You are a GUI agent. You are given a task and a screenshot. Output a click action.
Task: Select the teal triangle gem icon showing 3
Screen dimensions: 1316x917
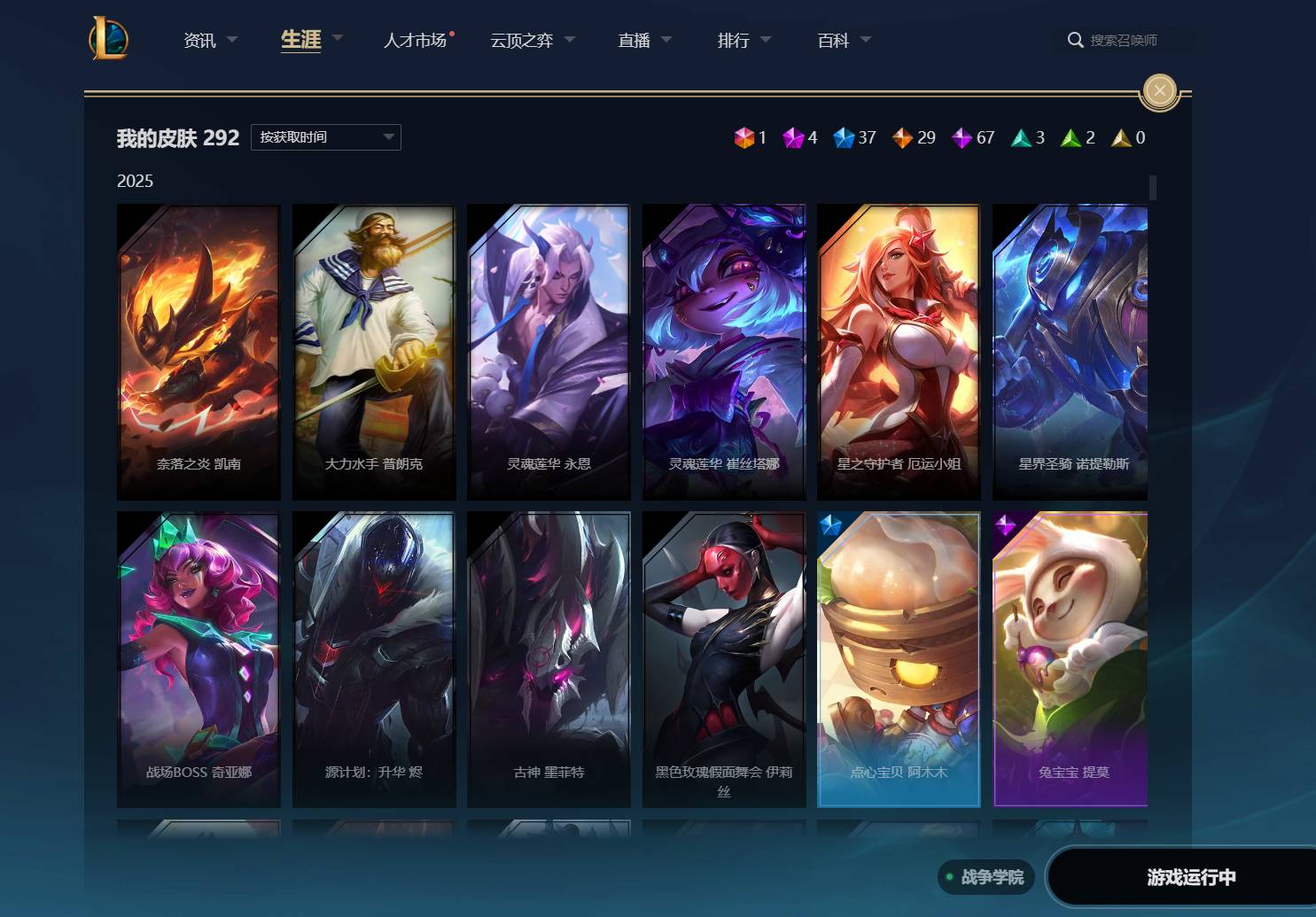click(x=1019, y=138)
